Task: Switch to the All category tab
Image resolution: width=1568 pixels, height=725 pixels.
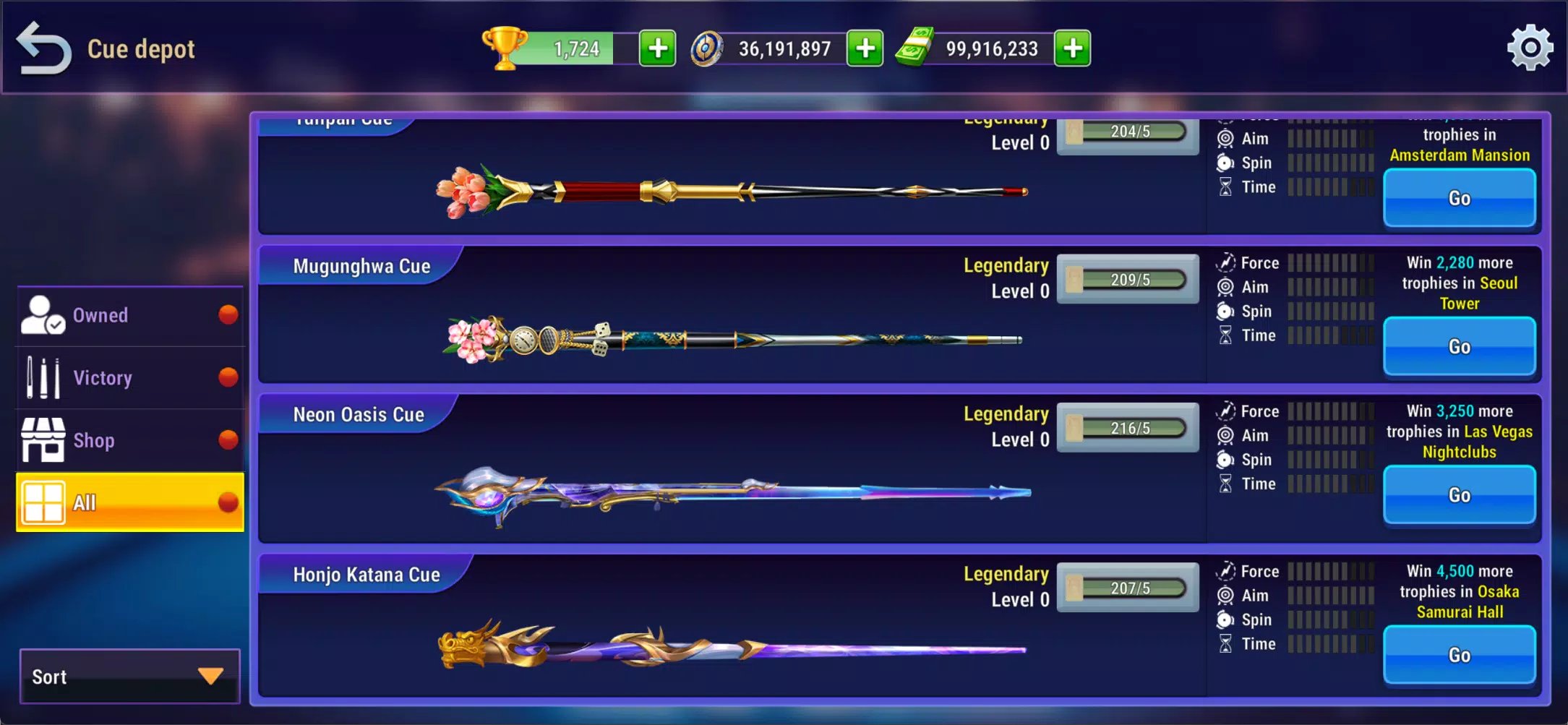Action: tap(130, 502)
